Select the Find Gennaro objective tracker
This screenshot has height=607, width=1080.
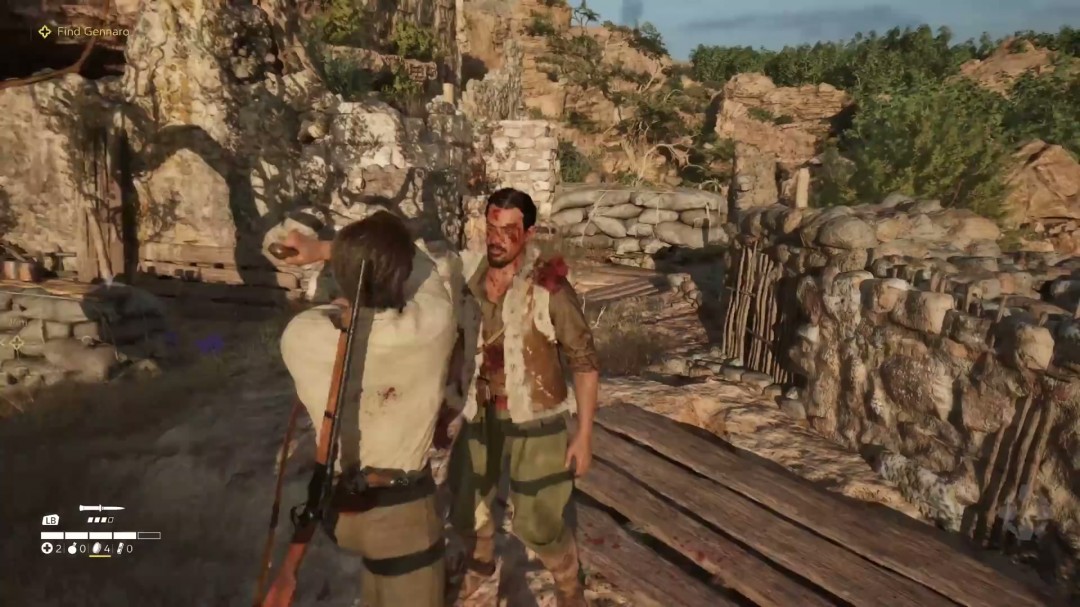[x=84, y=32]
